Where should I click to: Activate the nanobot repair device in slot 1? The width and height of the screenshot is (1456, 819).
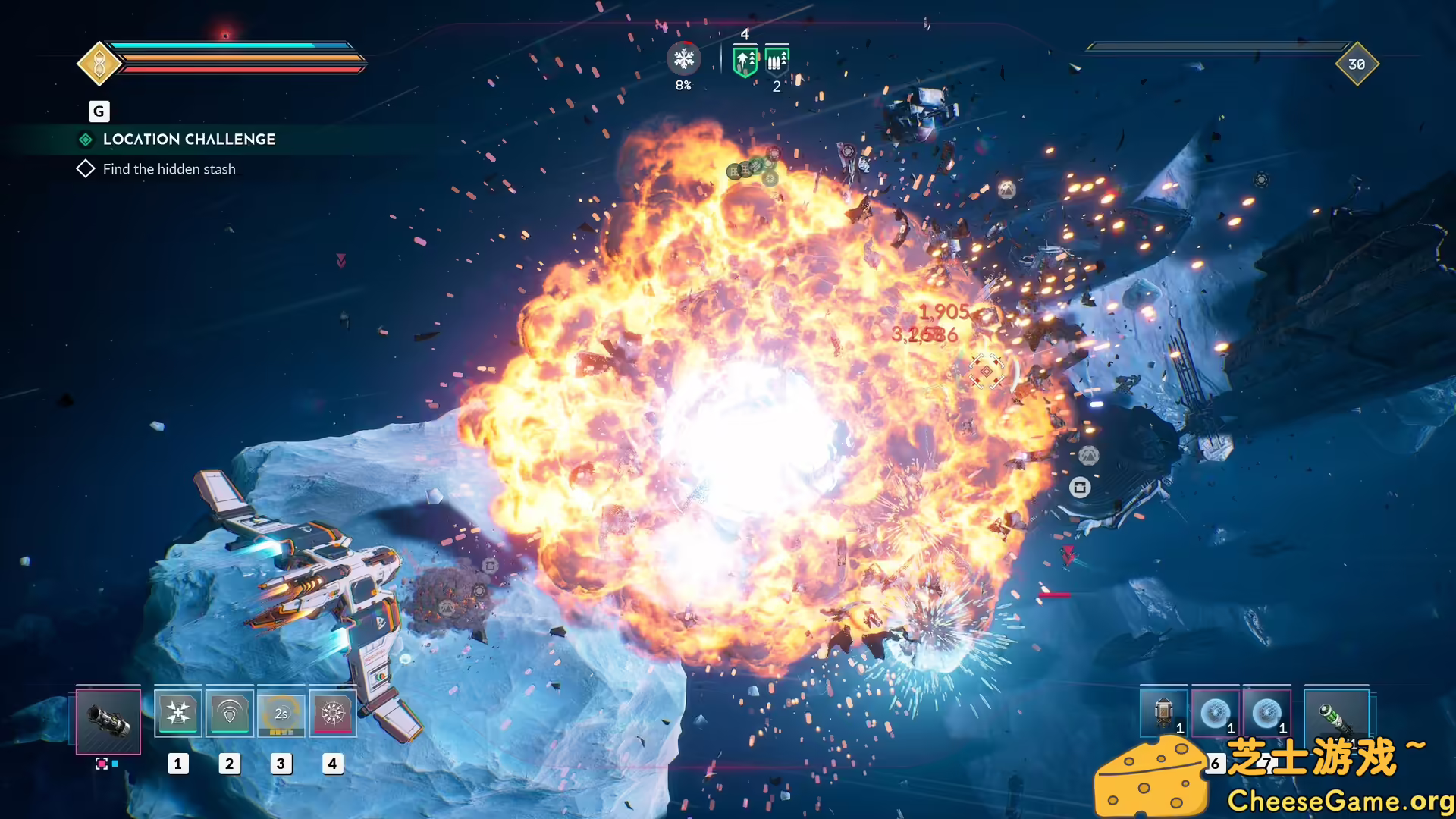point(178,713)
